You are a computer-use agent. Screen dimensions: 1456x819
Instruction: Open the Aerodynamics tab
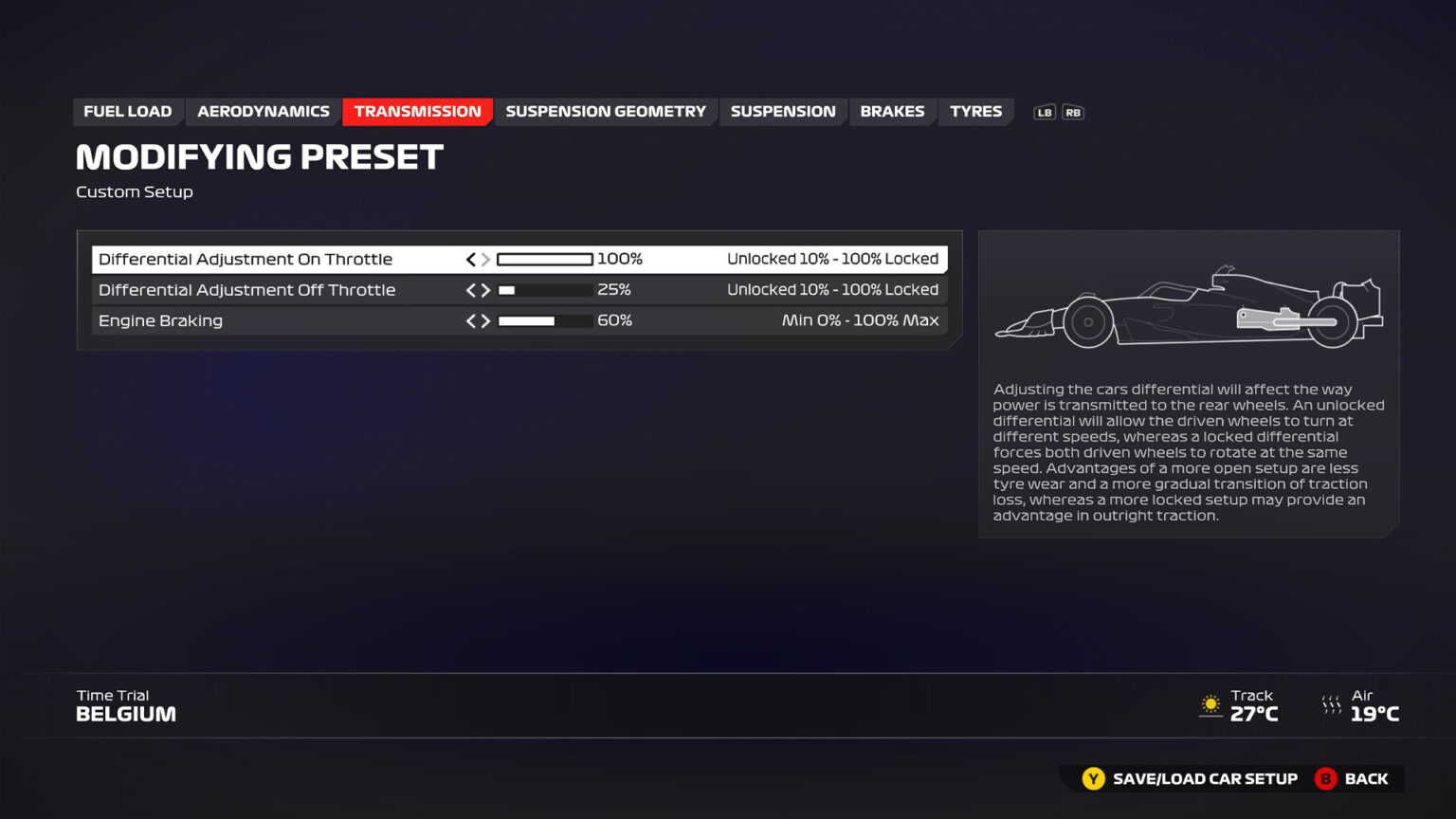pyautogui.click(x=263, y=111)
